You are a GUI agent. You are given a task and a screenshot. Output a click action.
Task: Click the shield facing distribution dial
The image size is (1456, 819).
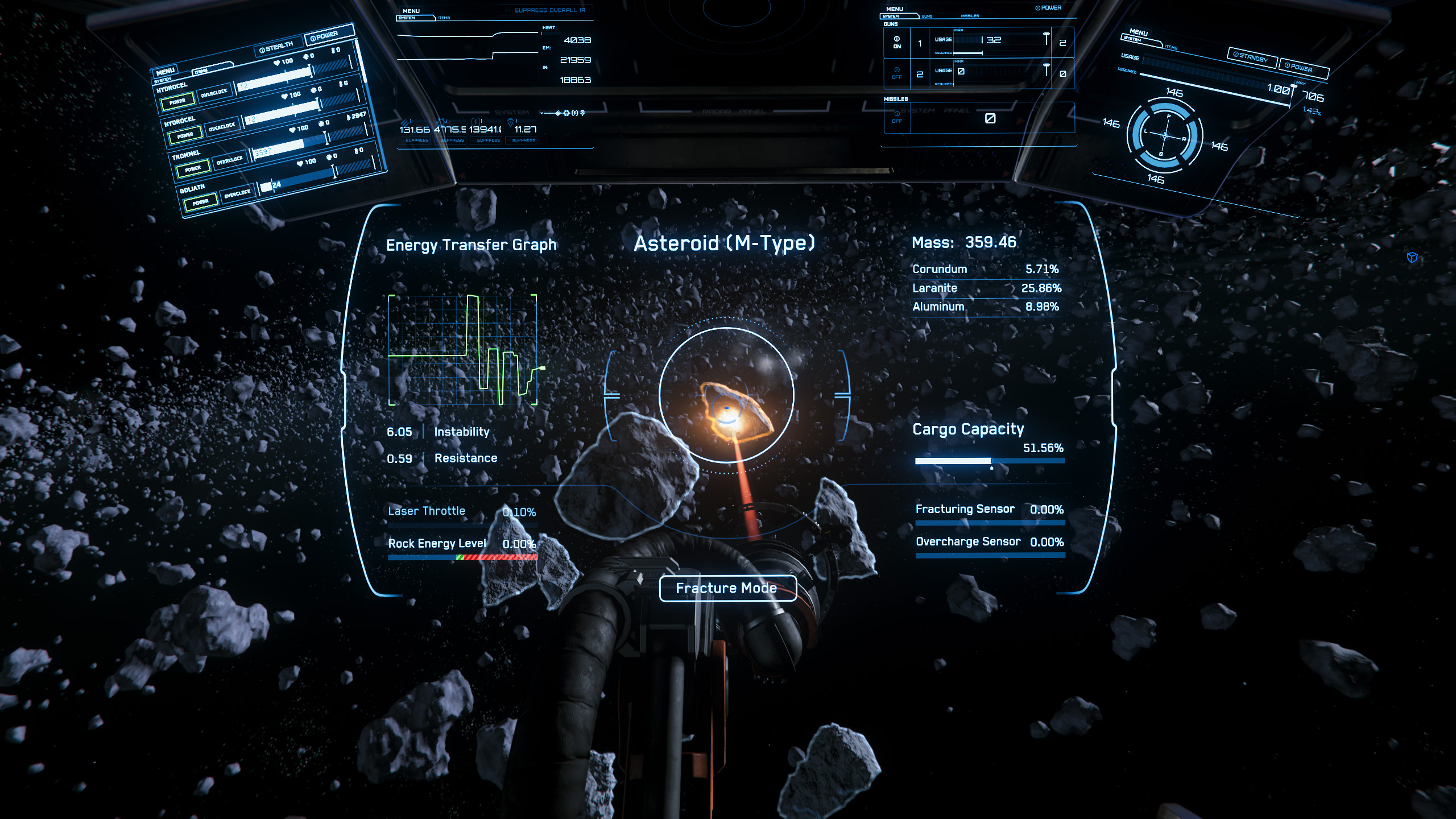(1164, 135)
